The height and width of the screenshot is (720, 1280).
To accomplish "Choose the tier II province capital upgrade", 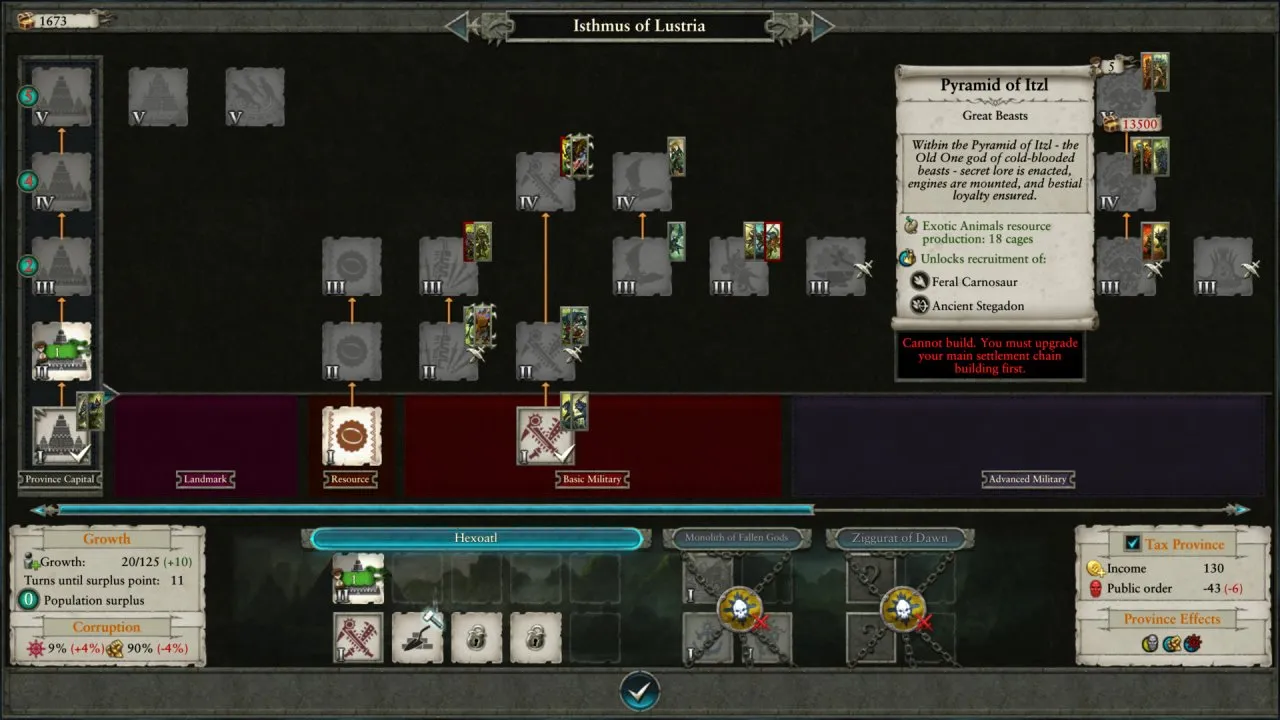I will coord(61,351).
